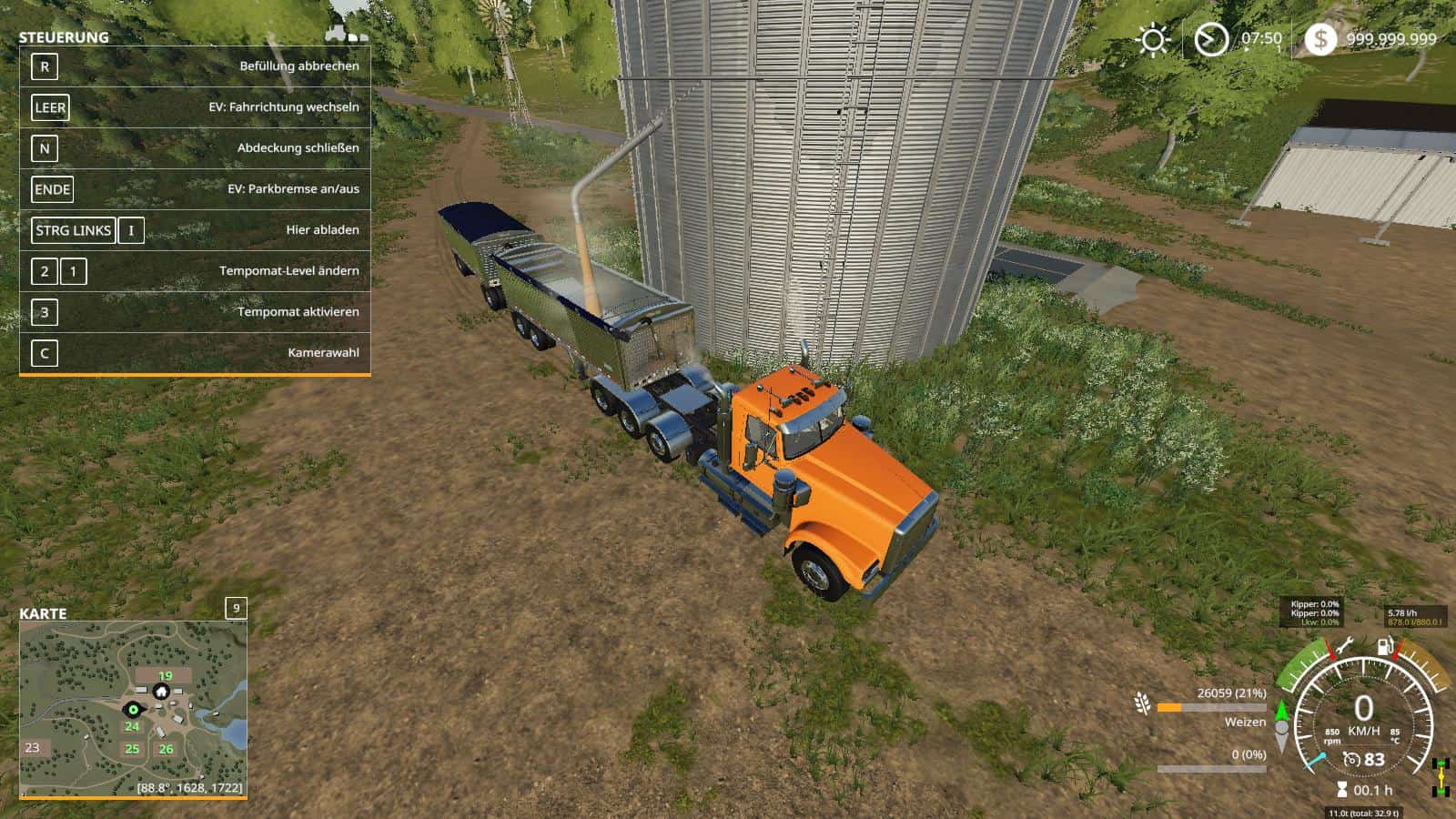Click the dollar money icon
The image size is (1456, 819).
[1320, 39]
